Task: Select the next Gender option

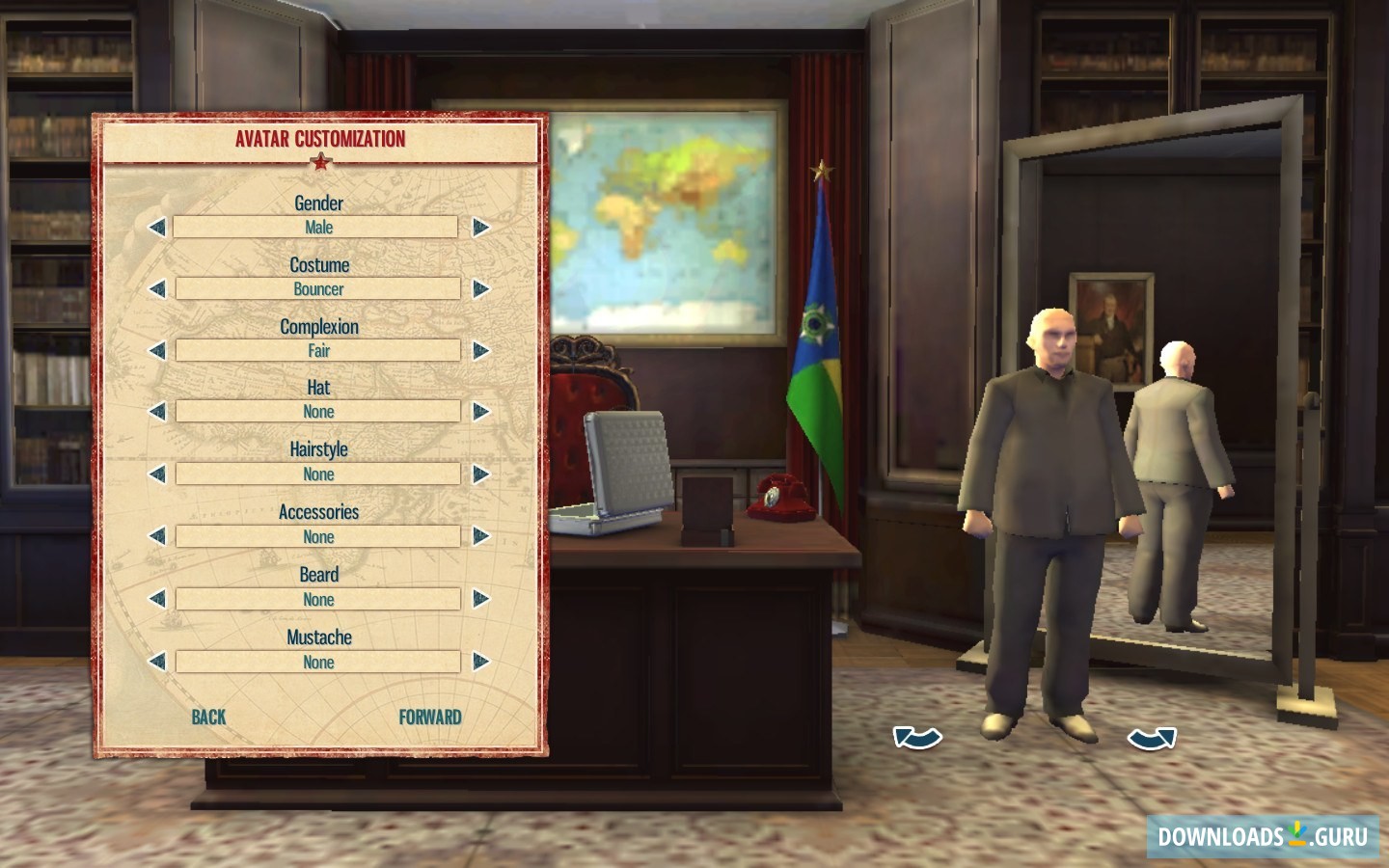Action: tap(478, 227)
